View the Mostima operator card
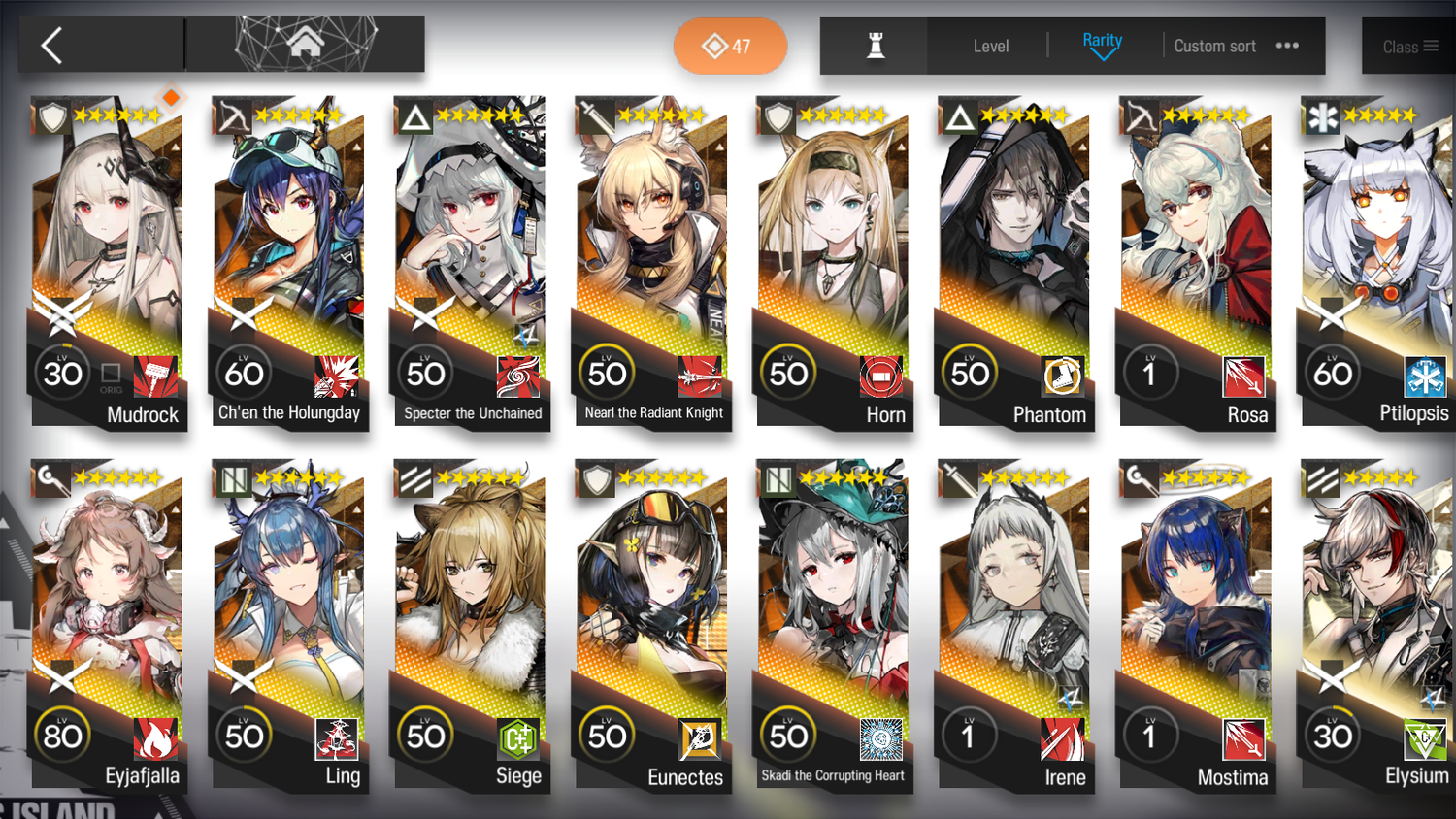 pyautogui.click(x=1196, y=616)
